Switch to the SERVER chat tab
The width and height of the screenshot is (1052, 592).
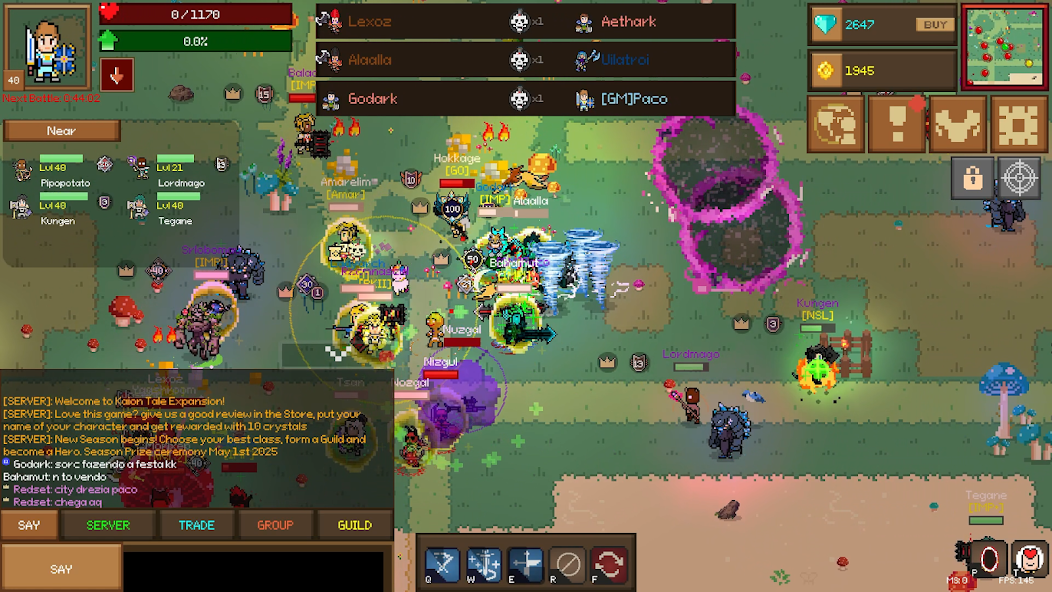[108, 525]
